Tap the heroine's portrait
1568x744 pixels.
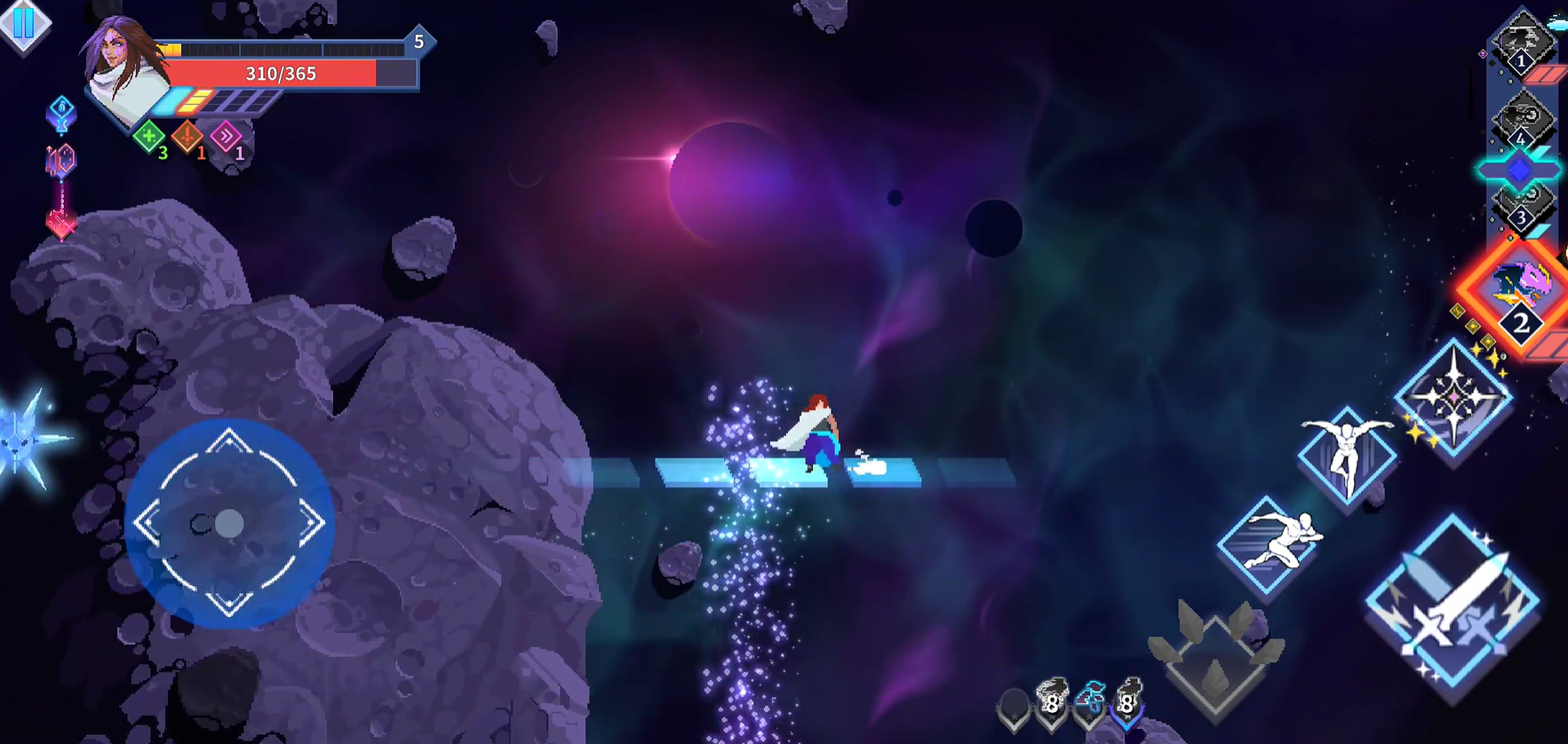pos(123,67)
